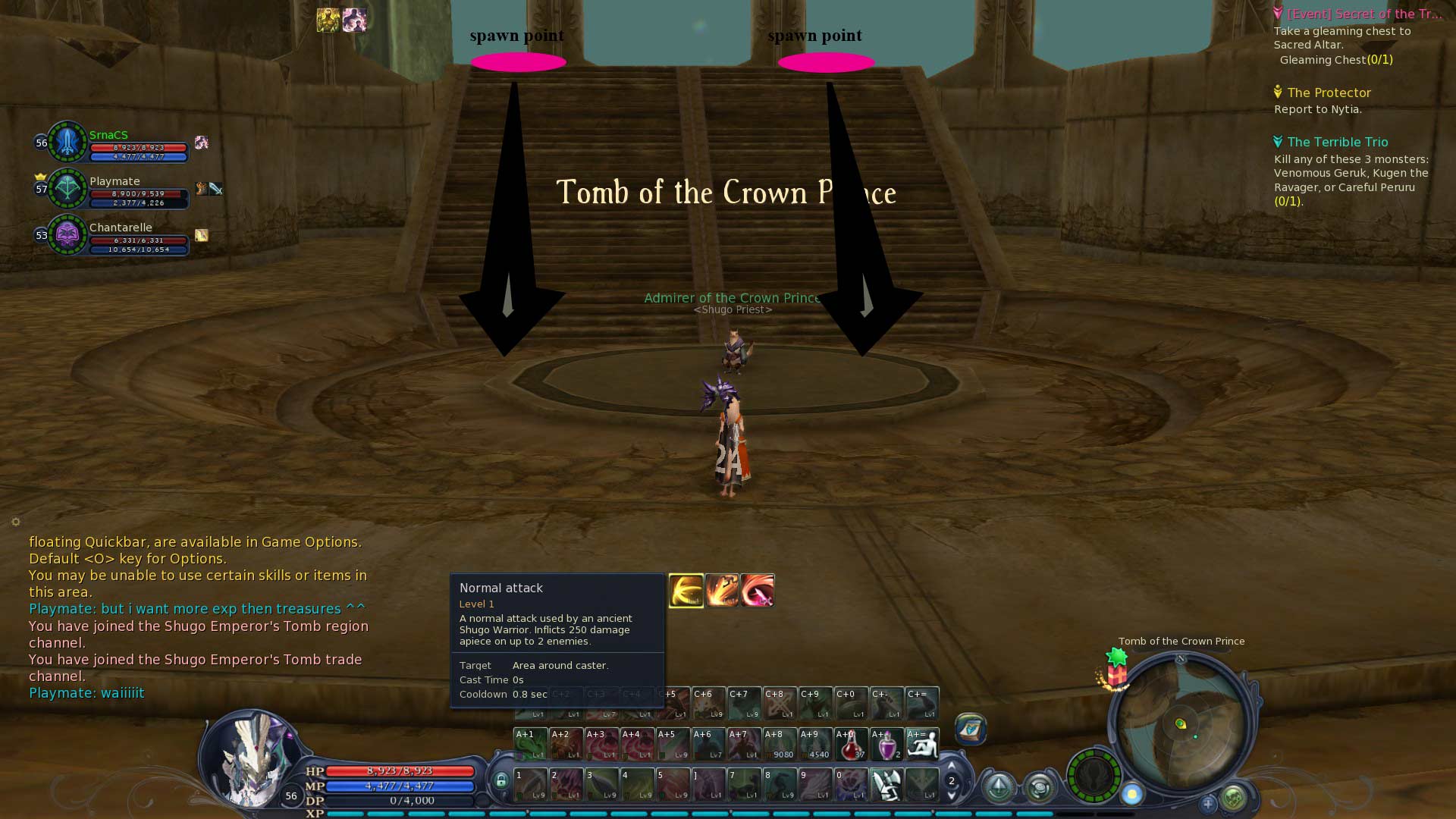This screenshot has width=1456, height=819.
Task: Click the blue plus button below the minimap
Action: (1208, 802)
